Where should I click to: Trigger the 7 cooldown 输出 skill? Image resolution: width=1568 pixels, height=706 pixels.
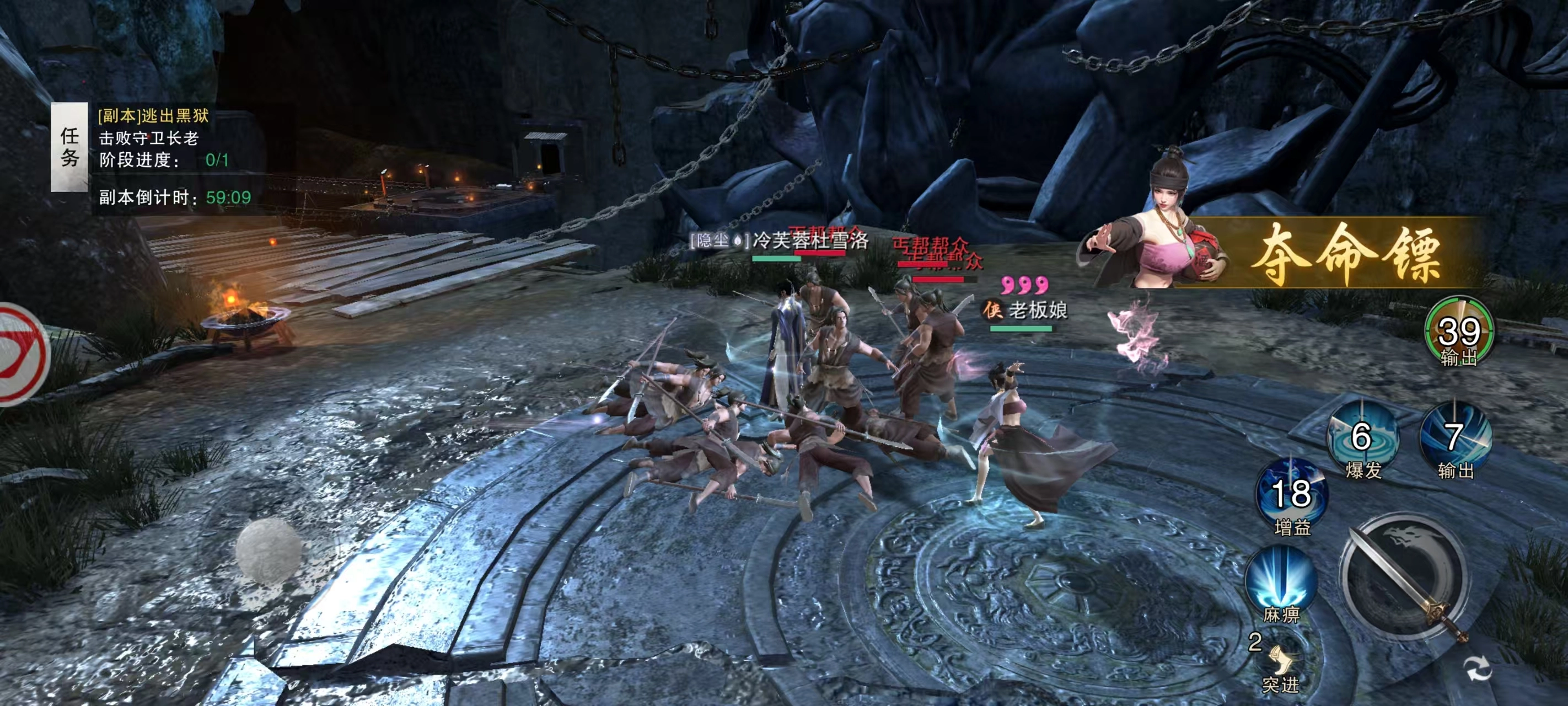[x=1454, y=437]
